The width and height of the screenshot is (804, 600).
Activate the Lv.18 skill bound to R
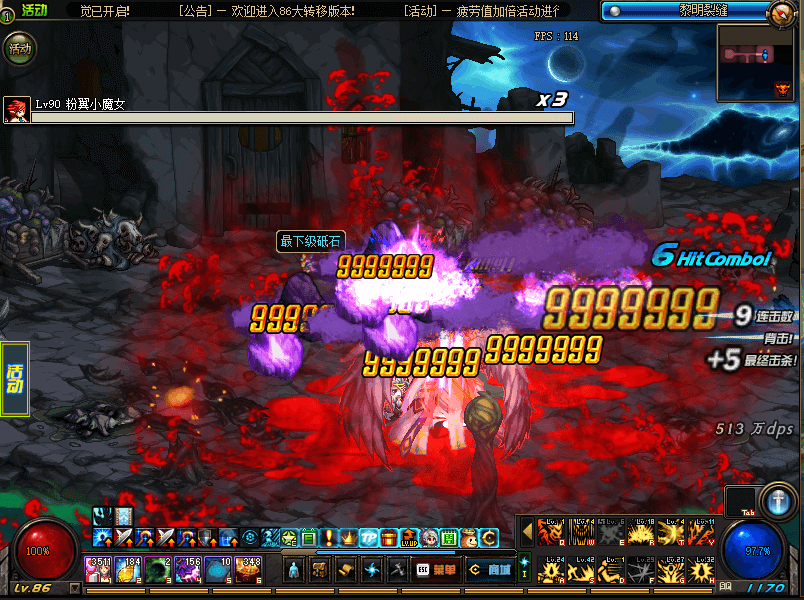click(x=641, y=531)
